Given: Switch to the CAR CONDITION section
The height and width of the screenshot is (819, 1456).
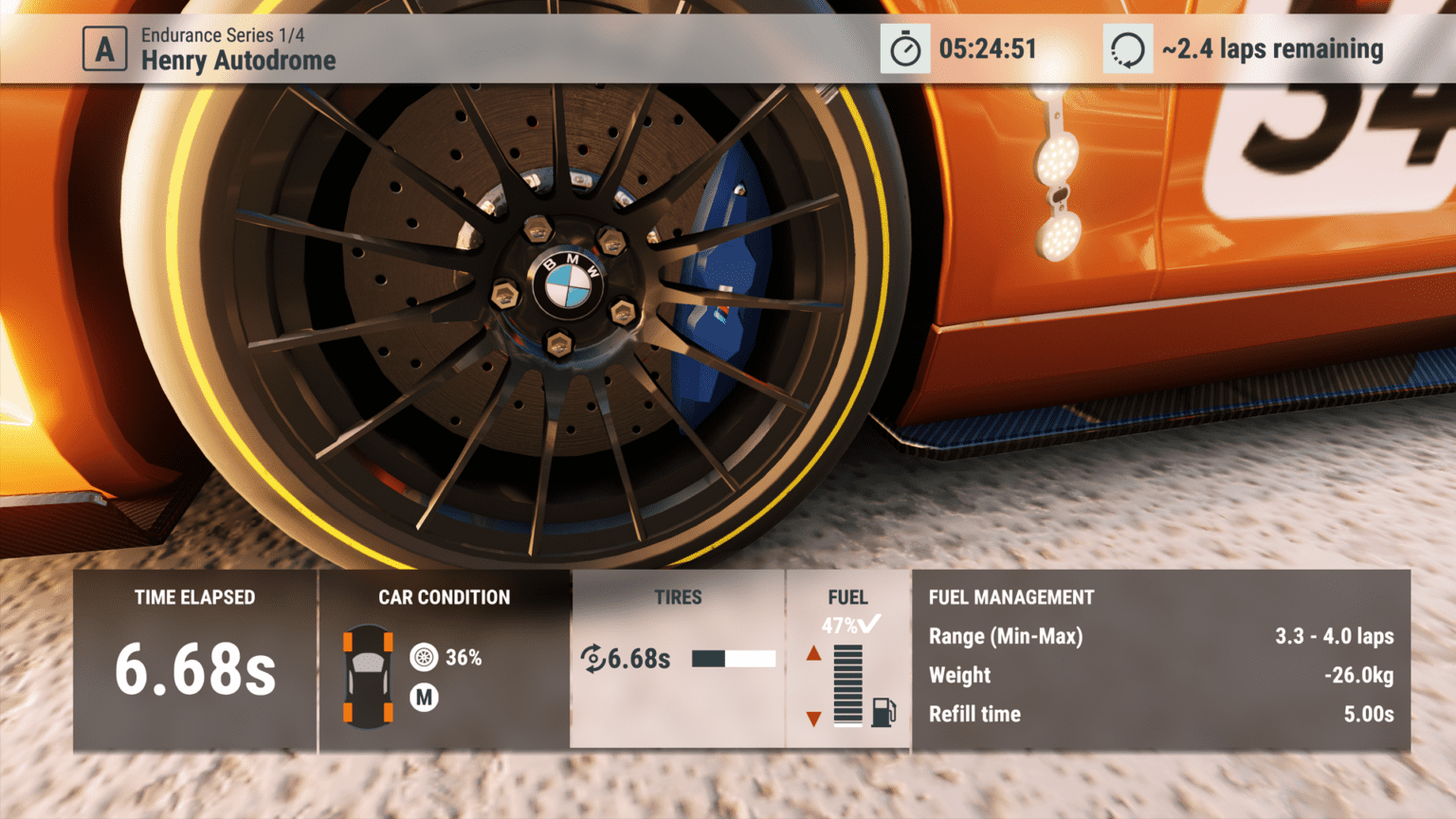Looking at the screenshot, I should [x=444, y=597].
